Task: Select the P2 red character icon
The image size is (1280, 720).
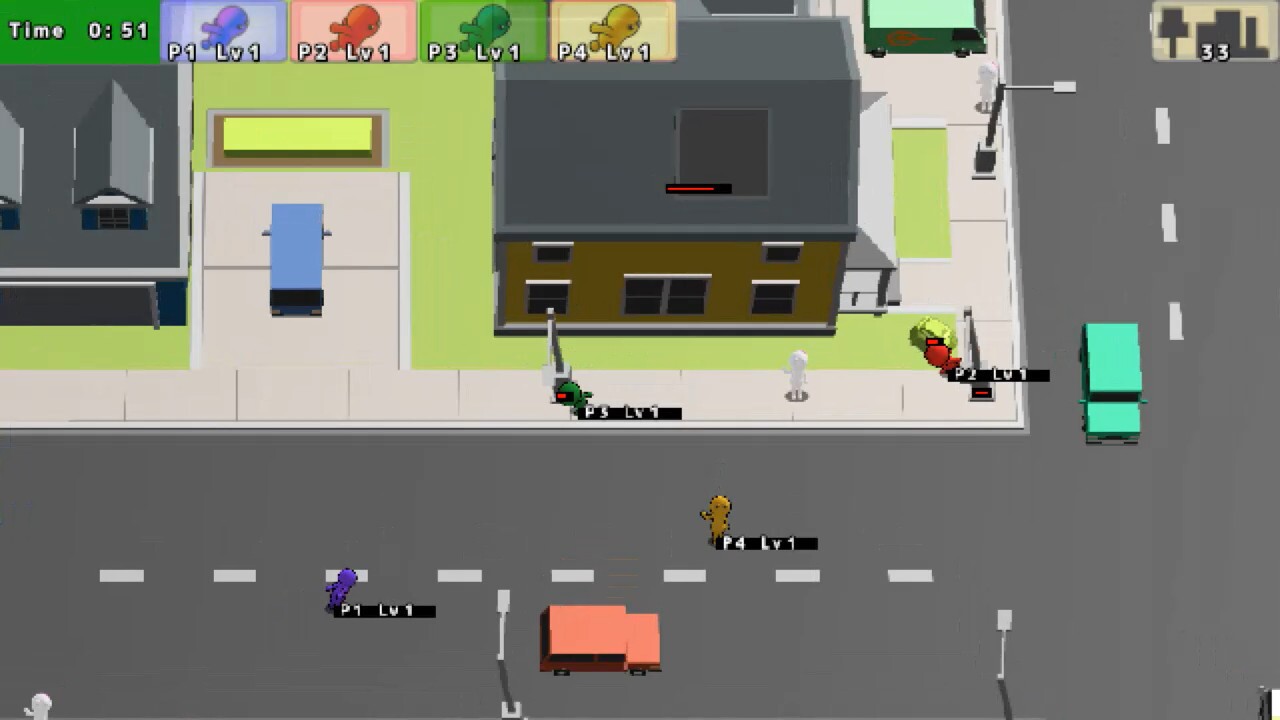Action: coord(356,25)
